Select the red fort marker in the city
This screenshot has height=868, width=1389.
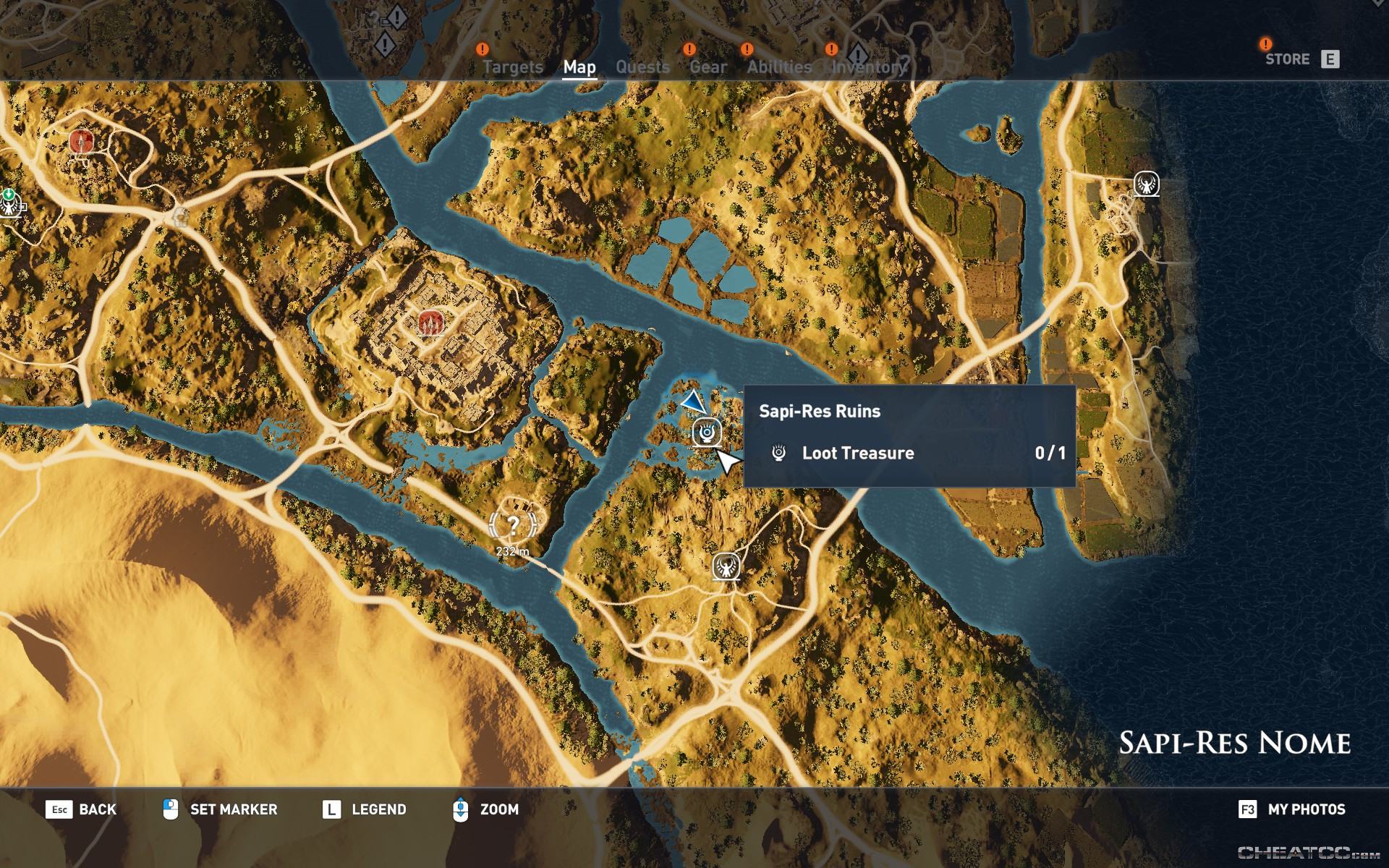430,322
